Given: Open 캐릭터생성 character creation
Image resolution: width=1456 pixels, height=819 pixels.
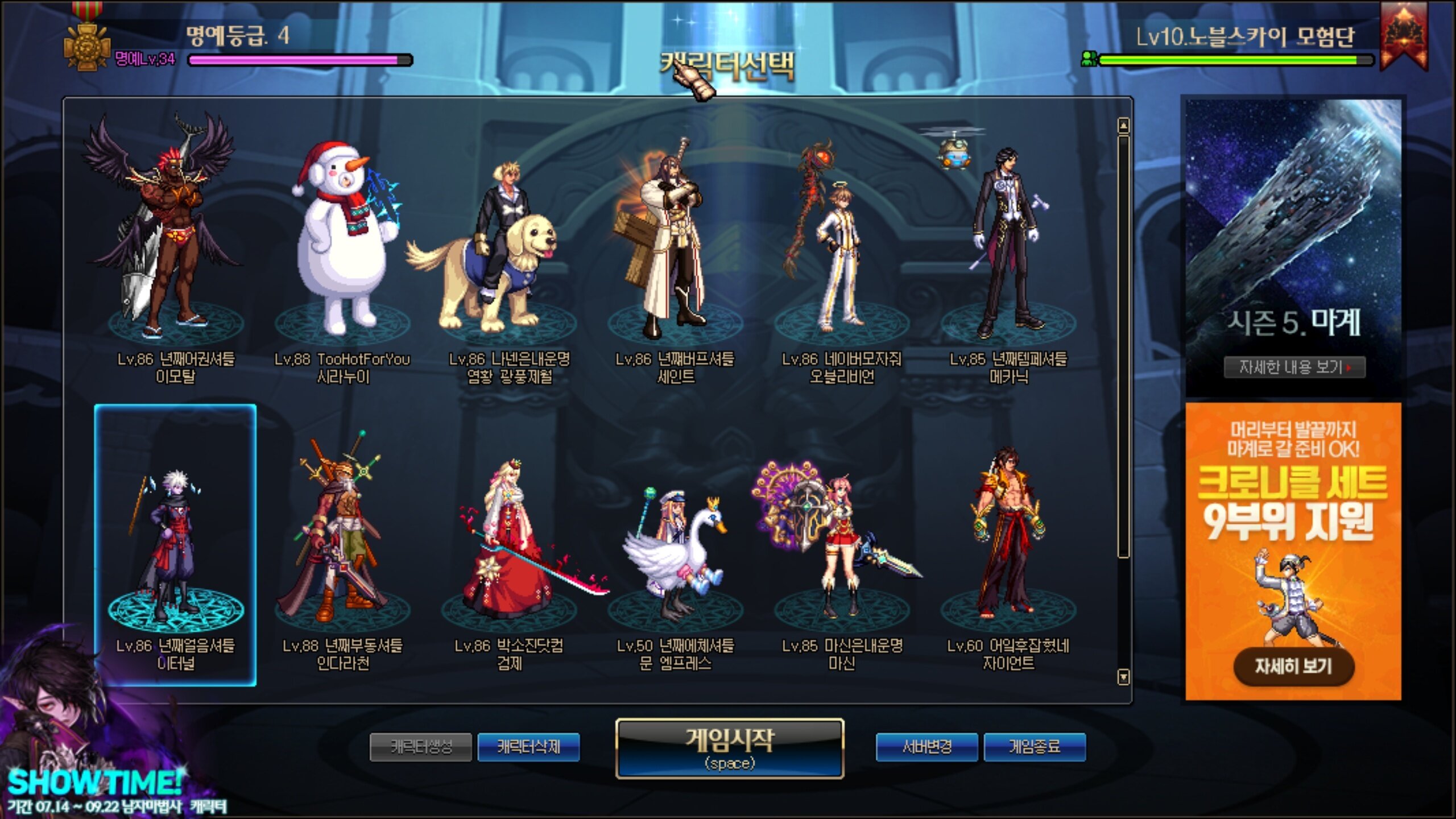Looking at the screenshot, I should click(x=420, y=747).
